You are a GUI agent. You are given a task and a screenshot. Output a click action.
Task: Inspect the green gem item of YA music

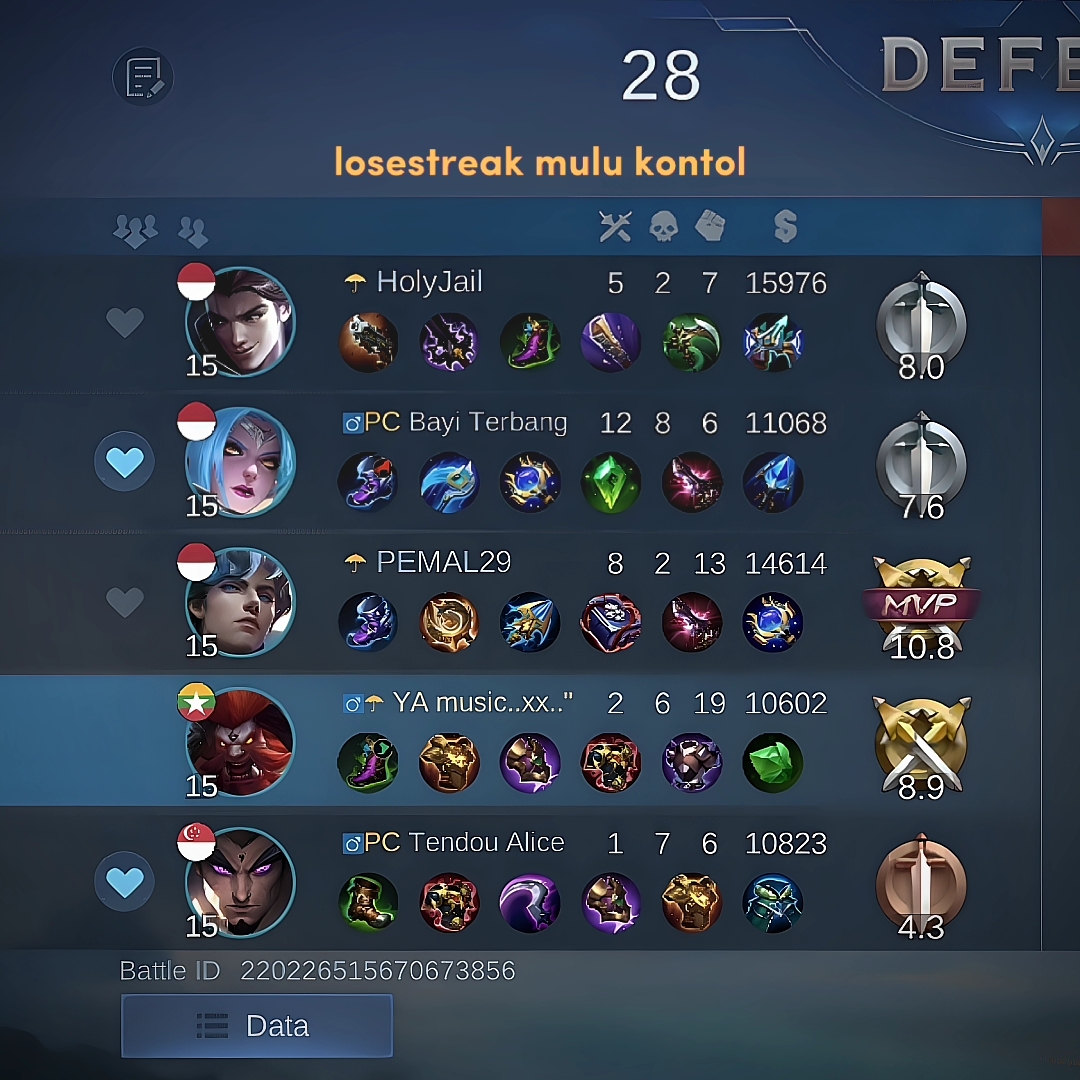(x=773, y=762)
